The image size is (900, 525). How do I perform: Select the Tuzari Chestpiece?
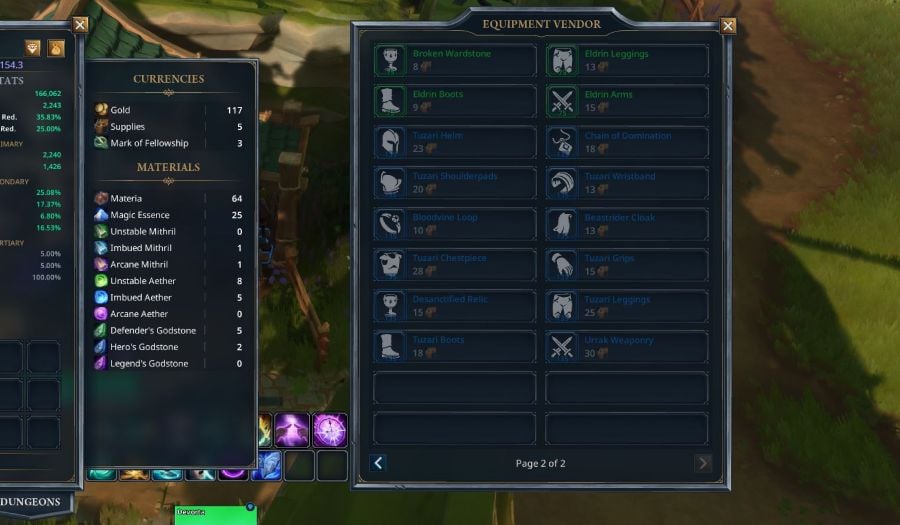pos(454,265)
